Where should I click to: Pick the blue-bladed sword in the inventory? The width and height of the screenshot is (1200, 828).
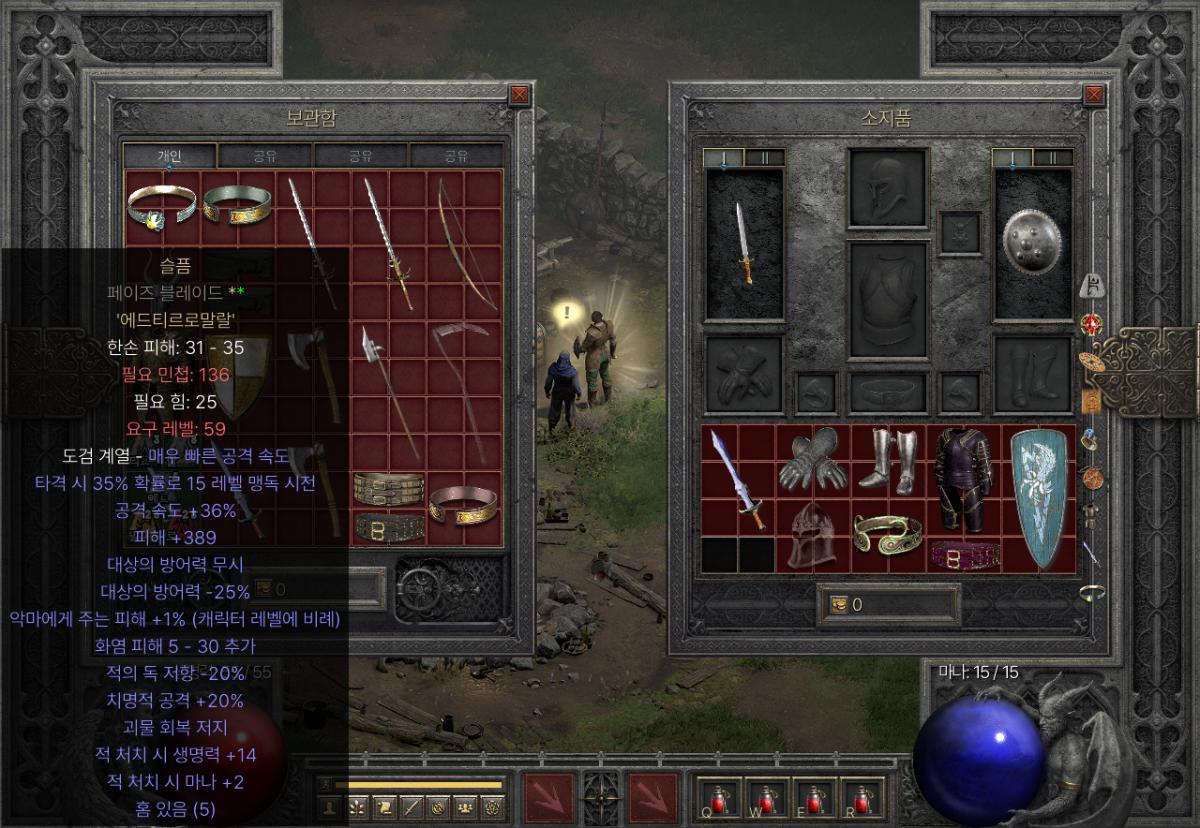pos(738,480)
